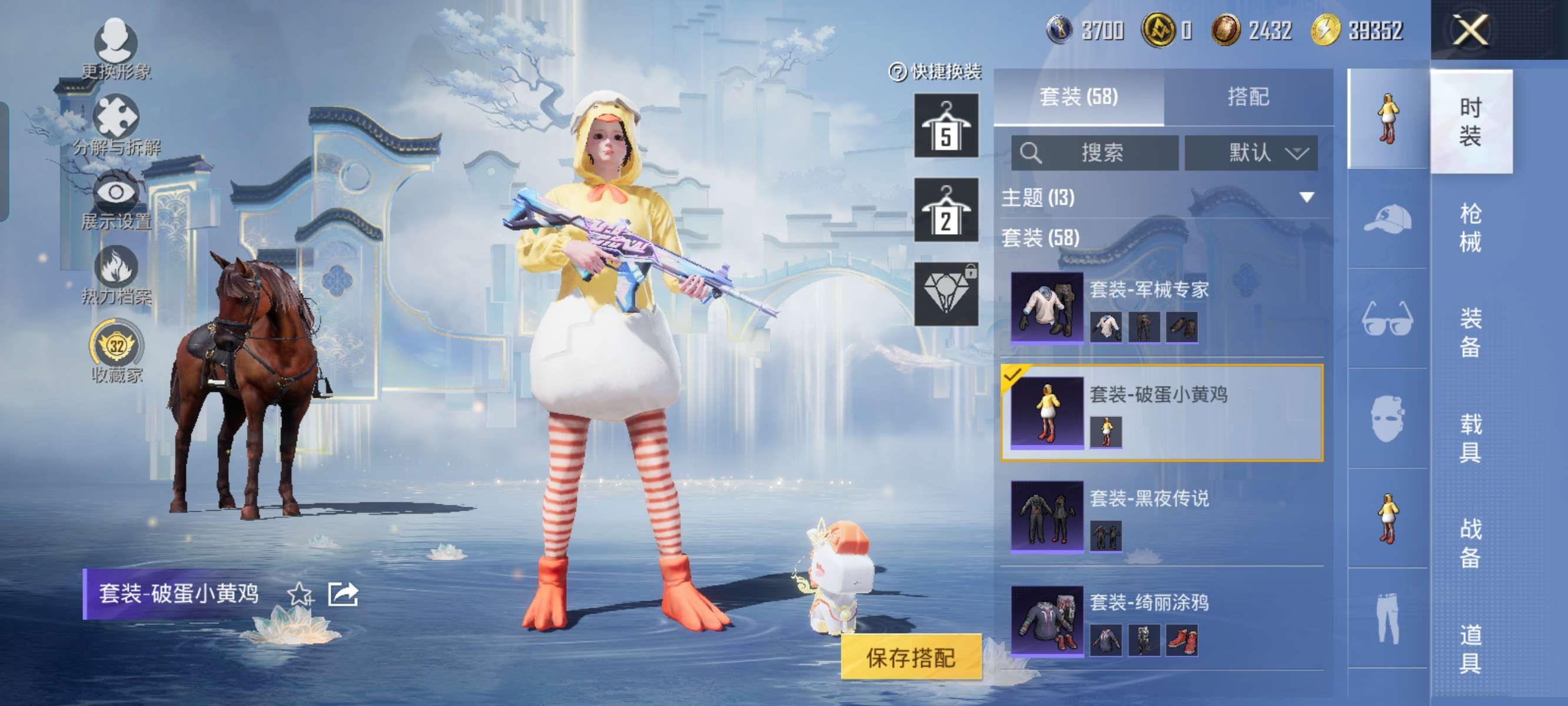Click the 搜索 search field
The image size is (1568, 706).
(x=1094, y=152)
